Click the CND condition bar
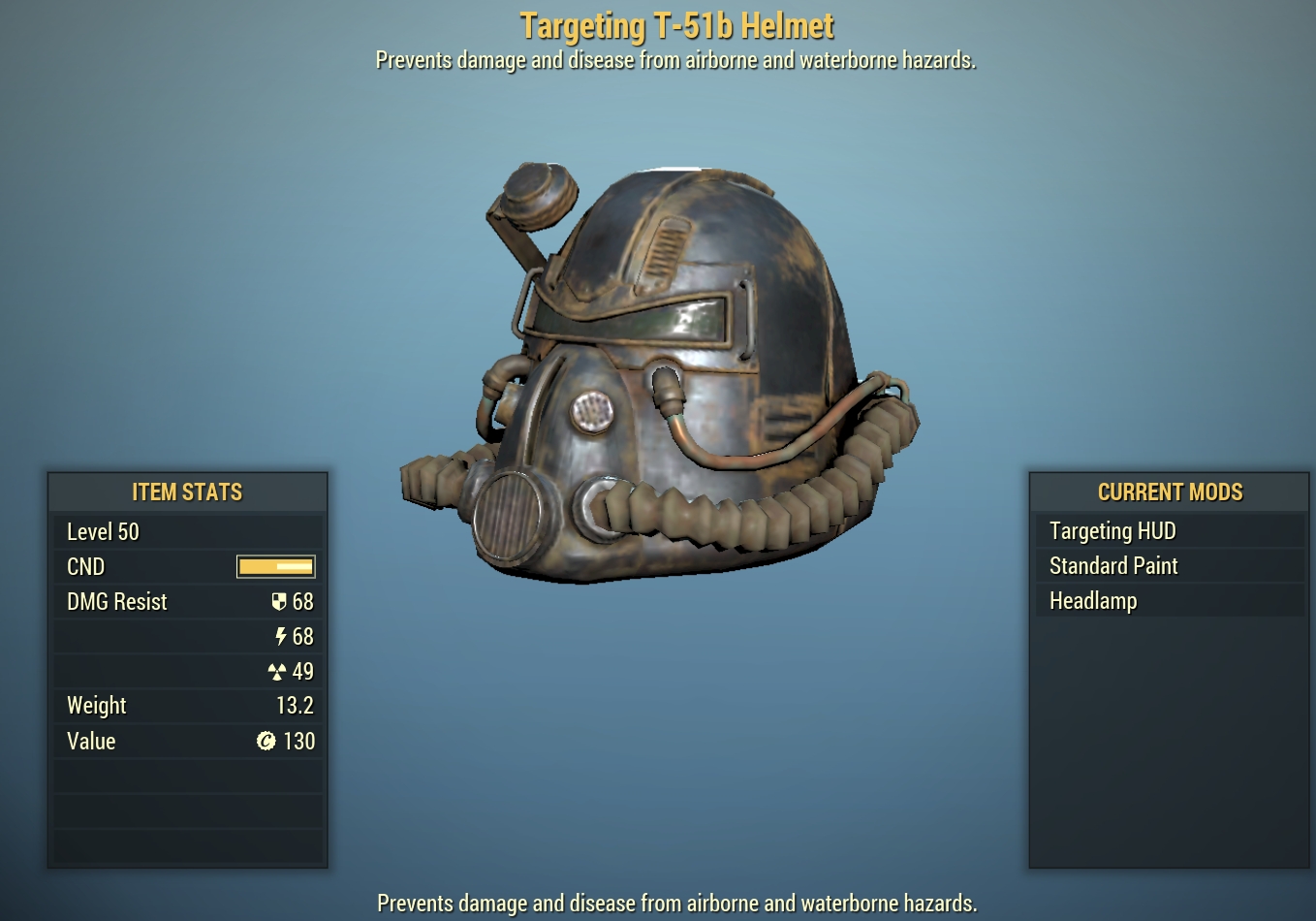This screenshot has width=1316, height=921. click(275, 566)
